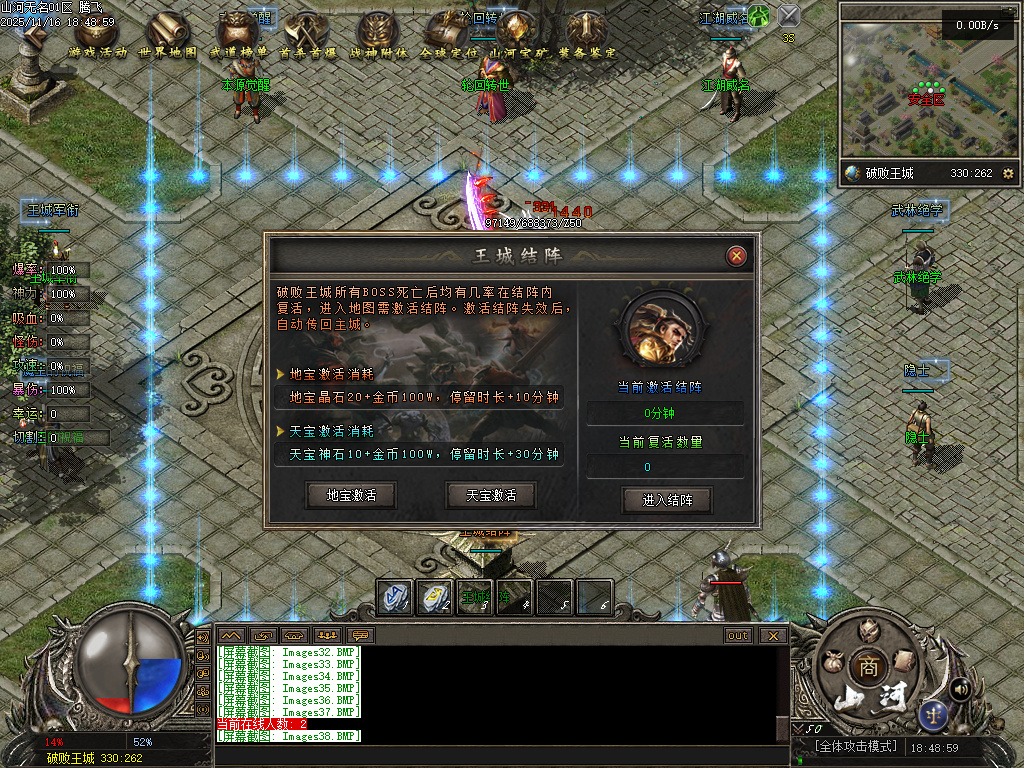1024x768 pixels.
Task: Enter via the 进入结阵 button
Action: (667, 499)
